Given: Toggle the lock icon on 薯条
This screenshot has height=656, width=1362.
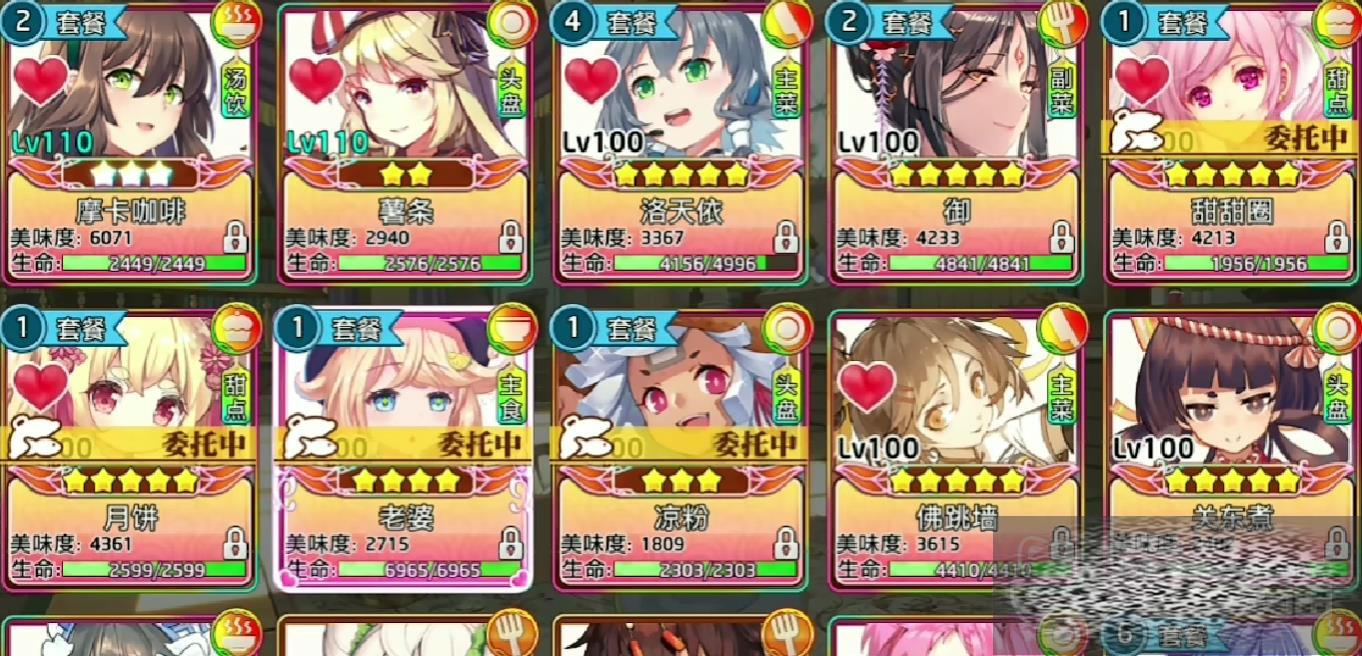Looking at the screenshot, I should (x=511, y=238).
